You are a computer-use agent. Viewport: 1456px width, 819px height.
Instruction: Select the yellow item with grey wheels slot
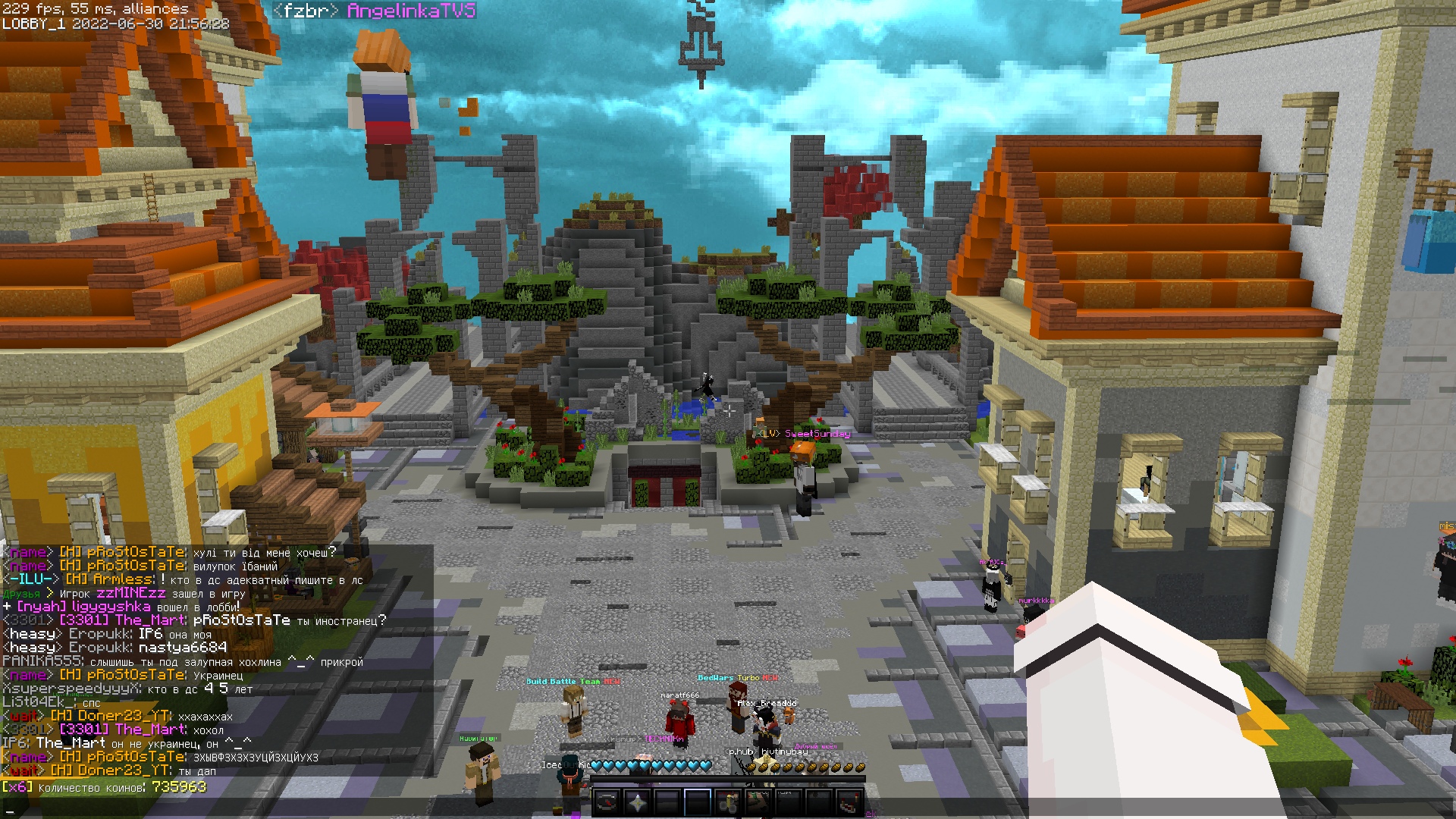pyautogui.click(x=728, y=802)
